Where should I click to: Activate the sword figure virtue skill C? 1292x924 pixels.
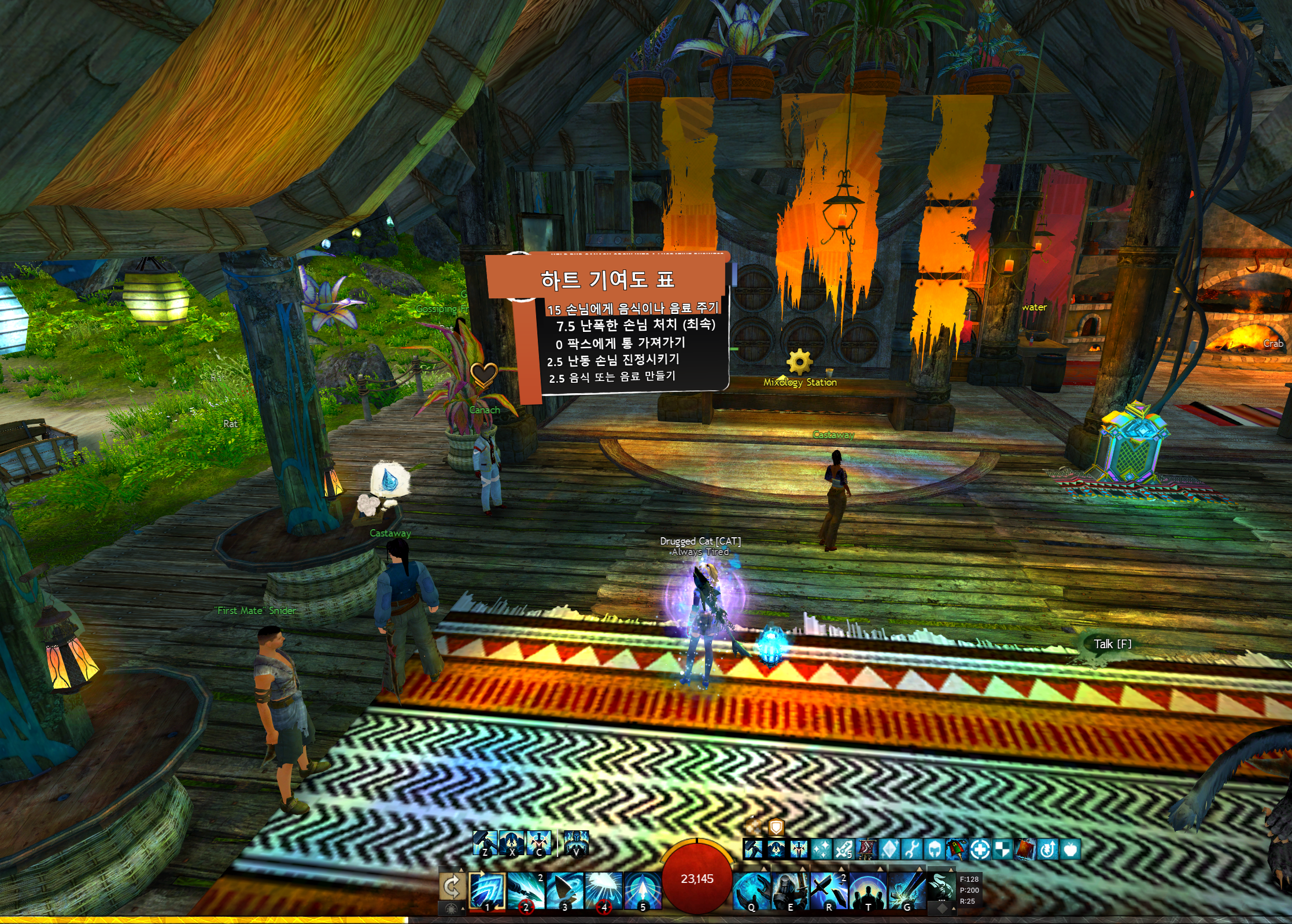click(x=539, y=843)
